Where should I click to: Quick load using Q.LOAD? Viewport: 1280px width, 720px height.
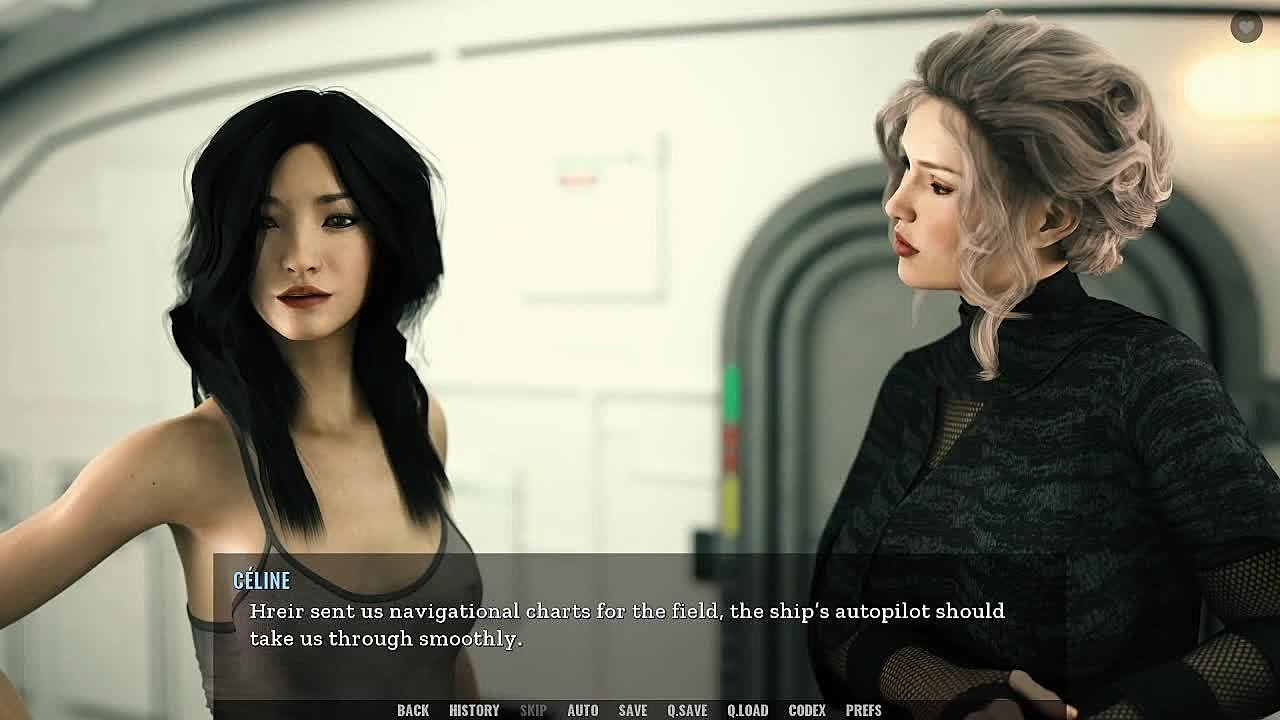click(x=748, y=710)
